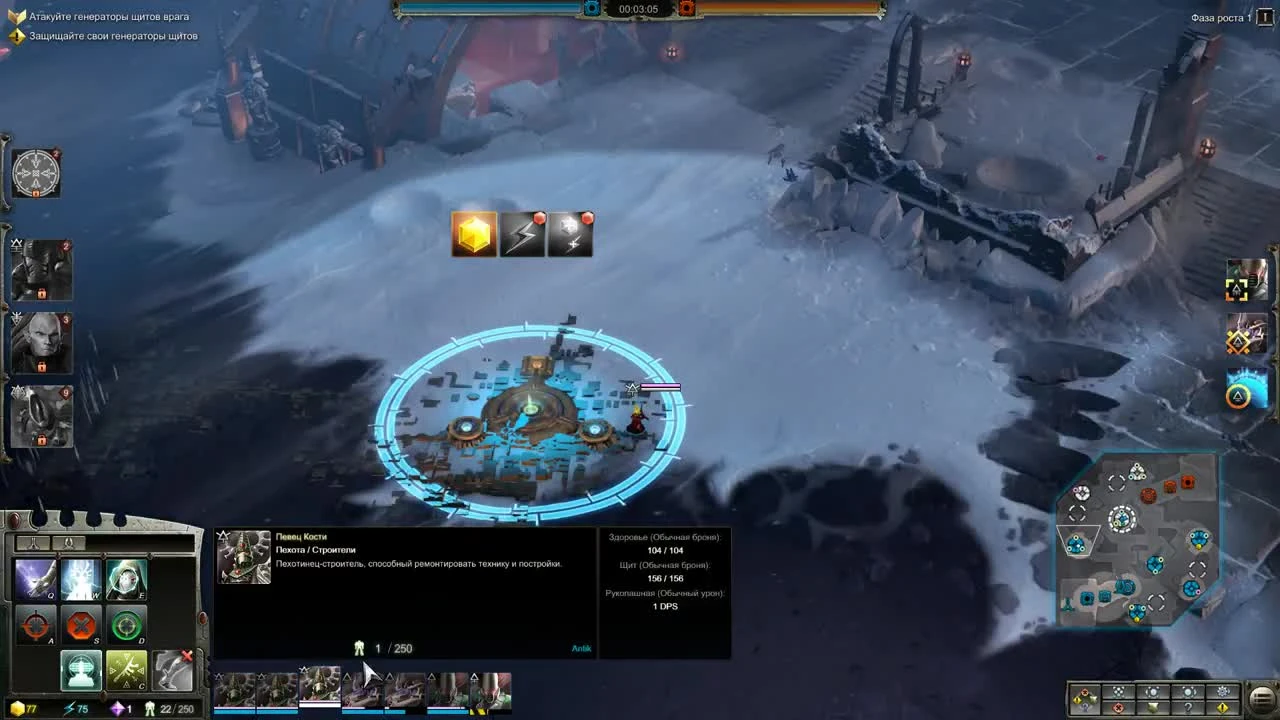Click the yellow exclamation alert icon on bottom toolbar
Screen dimensions: 1280x720
pos(1223,708)
